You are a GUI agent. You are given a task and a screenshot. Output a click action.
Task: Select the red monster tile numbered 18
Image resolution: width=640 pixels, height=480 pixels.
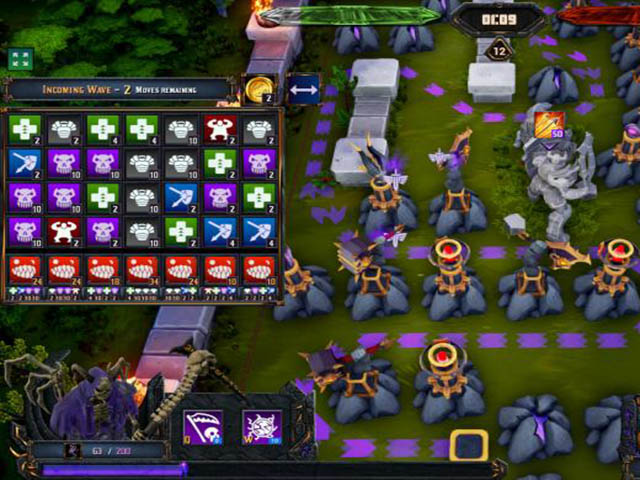[x=102, y=270]
